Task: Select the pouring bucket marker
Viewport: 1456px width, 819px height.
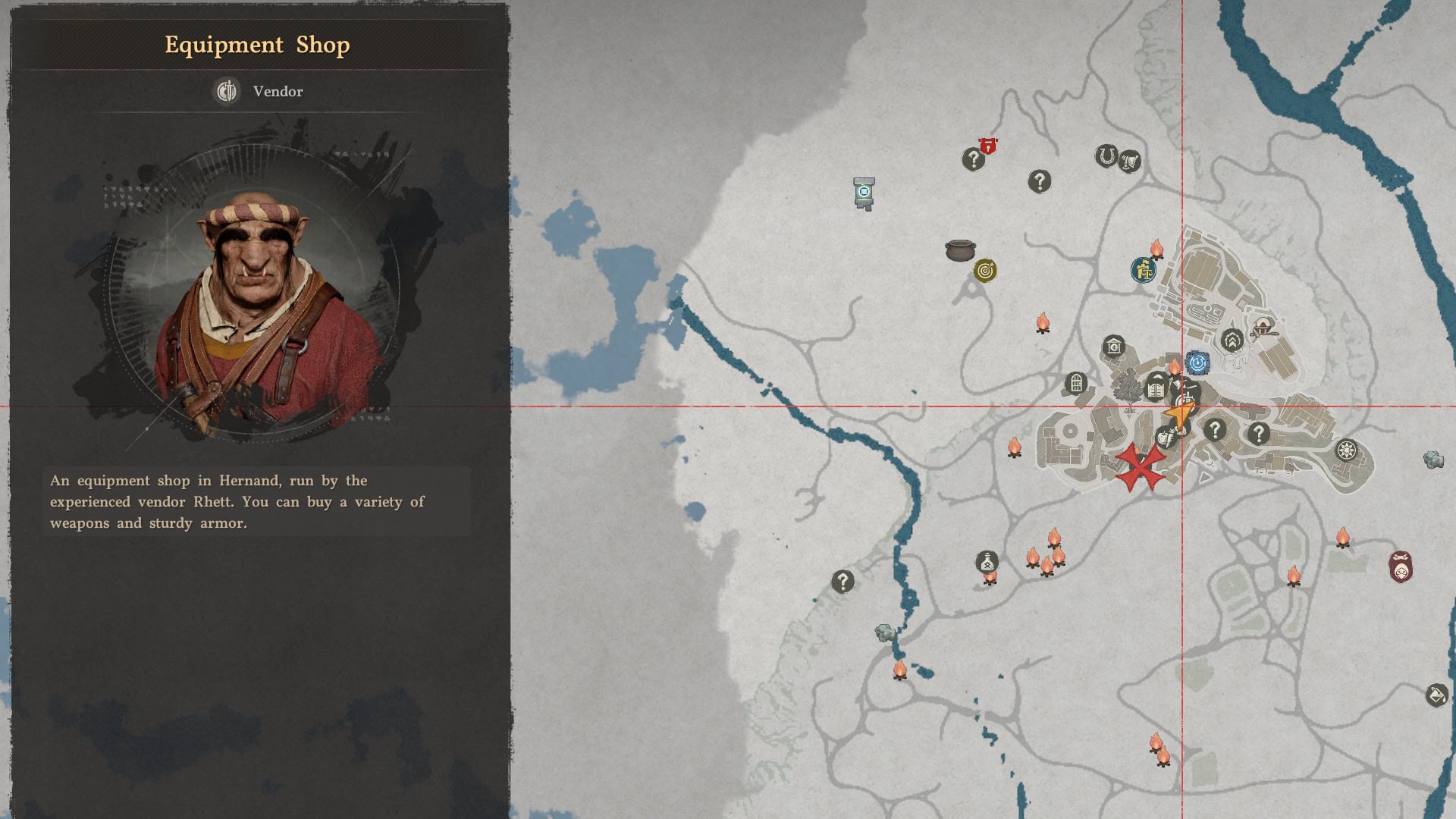Action: click(x=1436, y=695)
